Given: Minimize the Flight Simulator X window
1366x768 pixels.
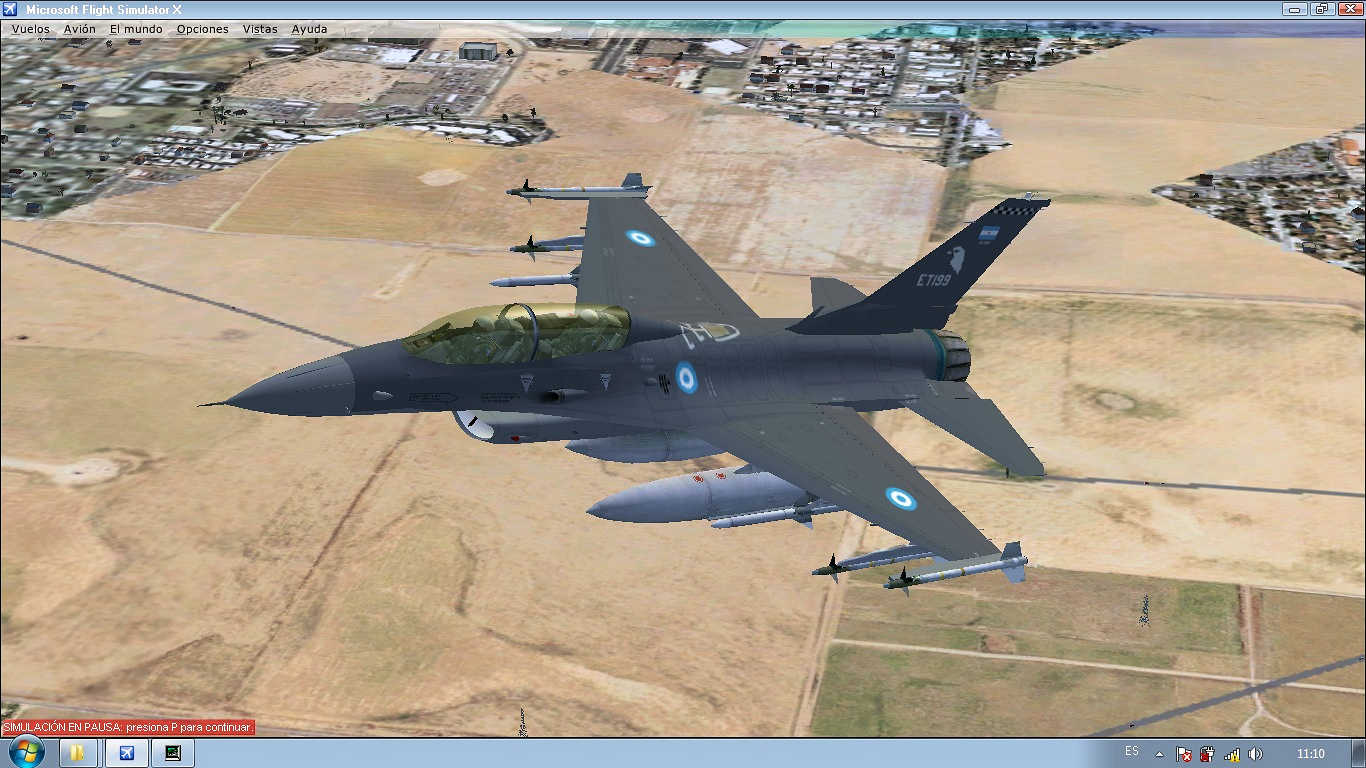Looking at the screenshot, I should 1296,9.
